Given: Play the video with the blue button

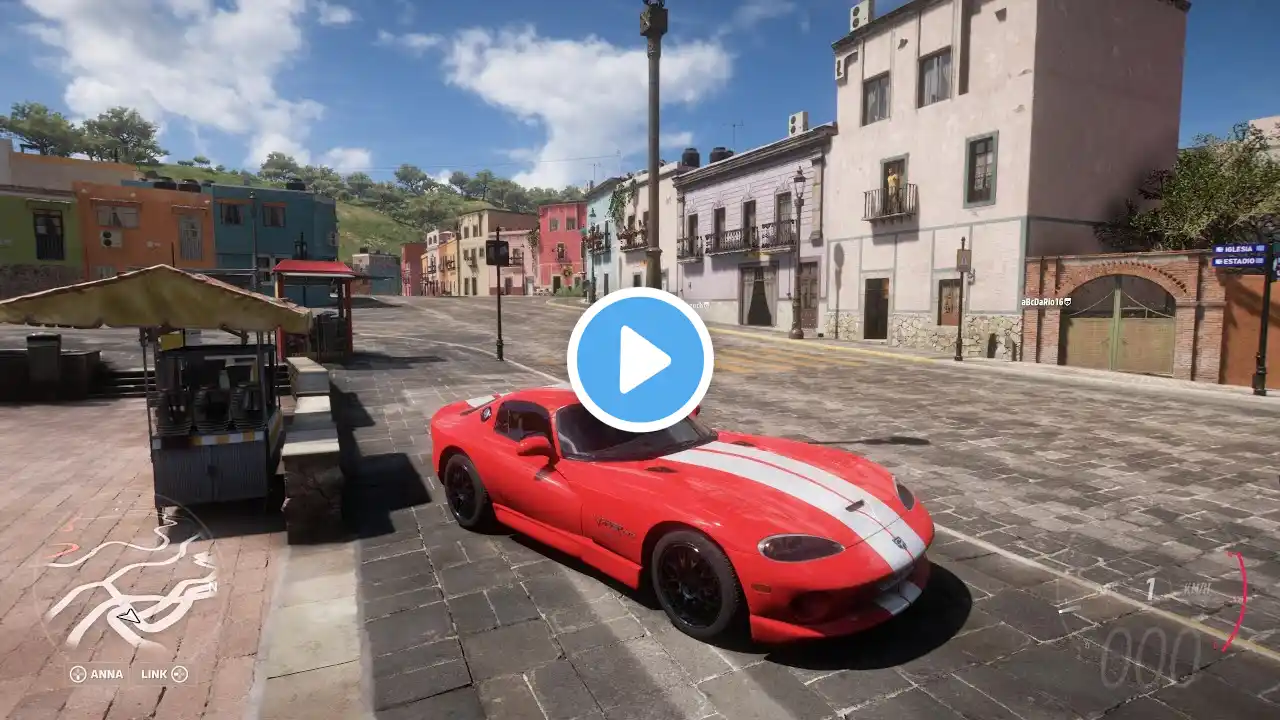Looking at the screenshot, I should (x=640, y=360).
